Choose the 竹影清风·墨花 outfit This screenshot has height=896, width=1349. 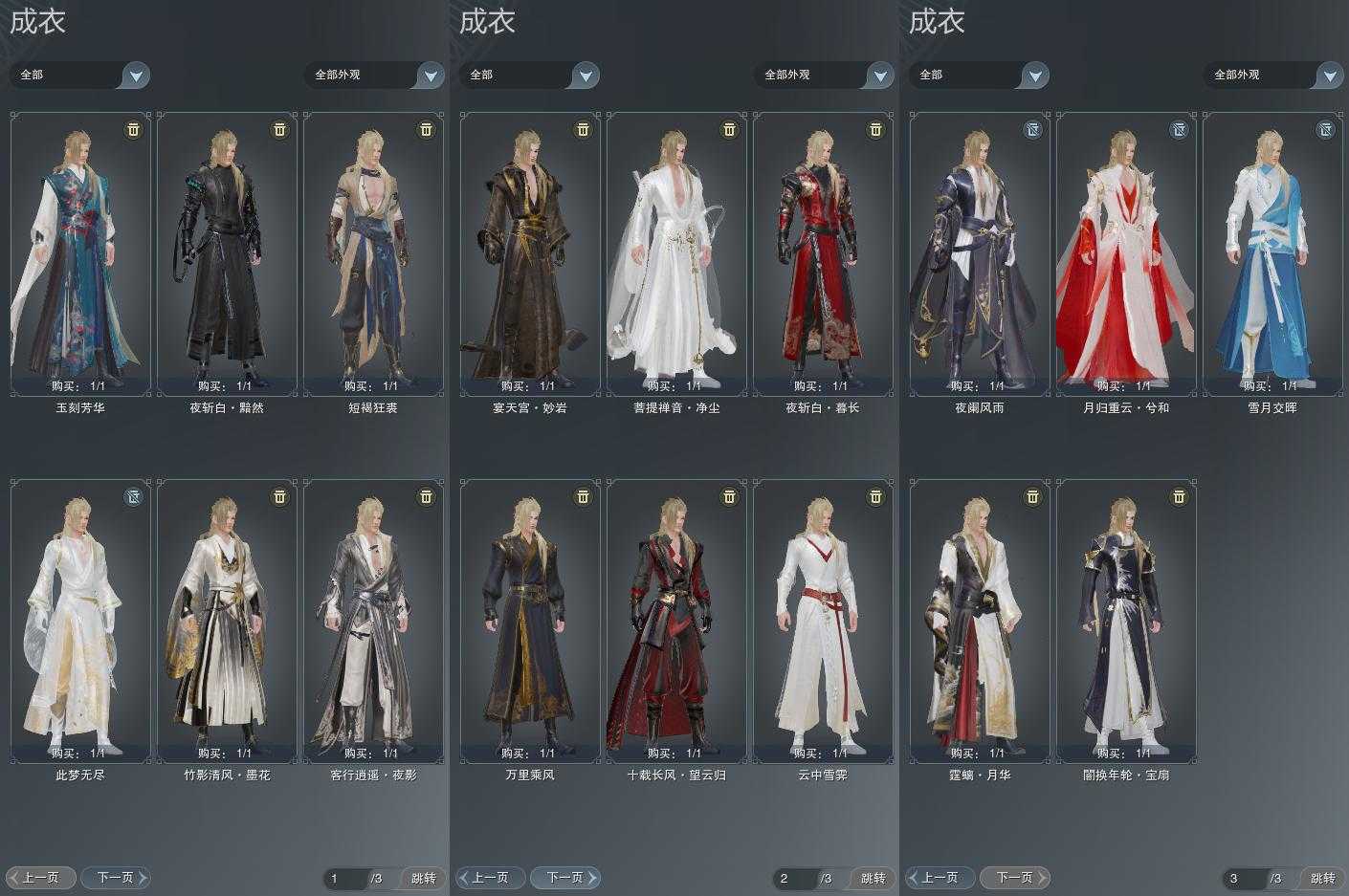coord(227,621)
